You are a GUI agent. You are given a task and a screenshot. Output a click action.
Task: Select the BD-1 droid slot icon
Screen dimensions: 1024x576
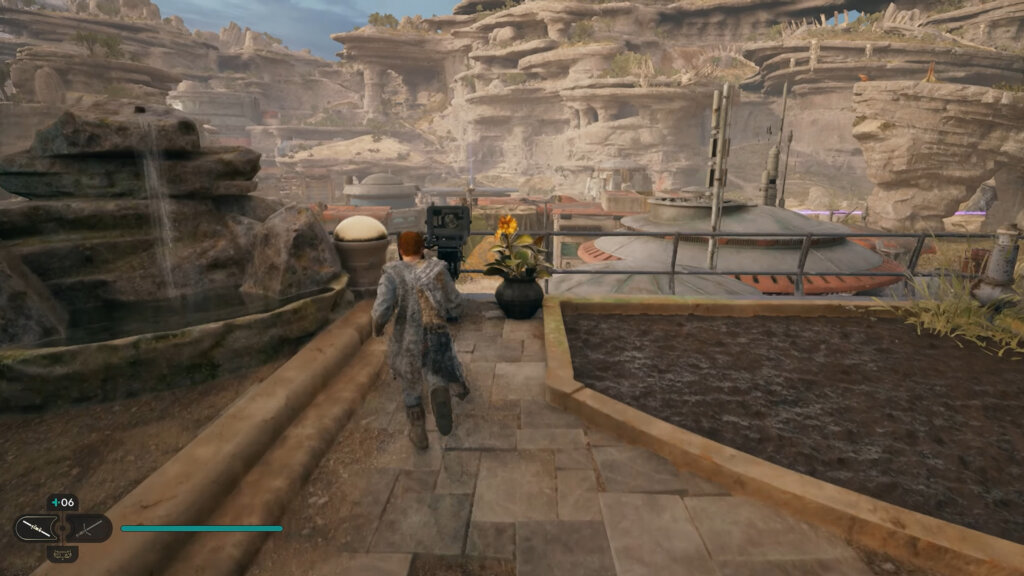coord(62,552)
